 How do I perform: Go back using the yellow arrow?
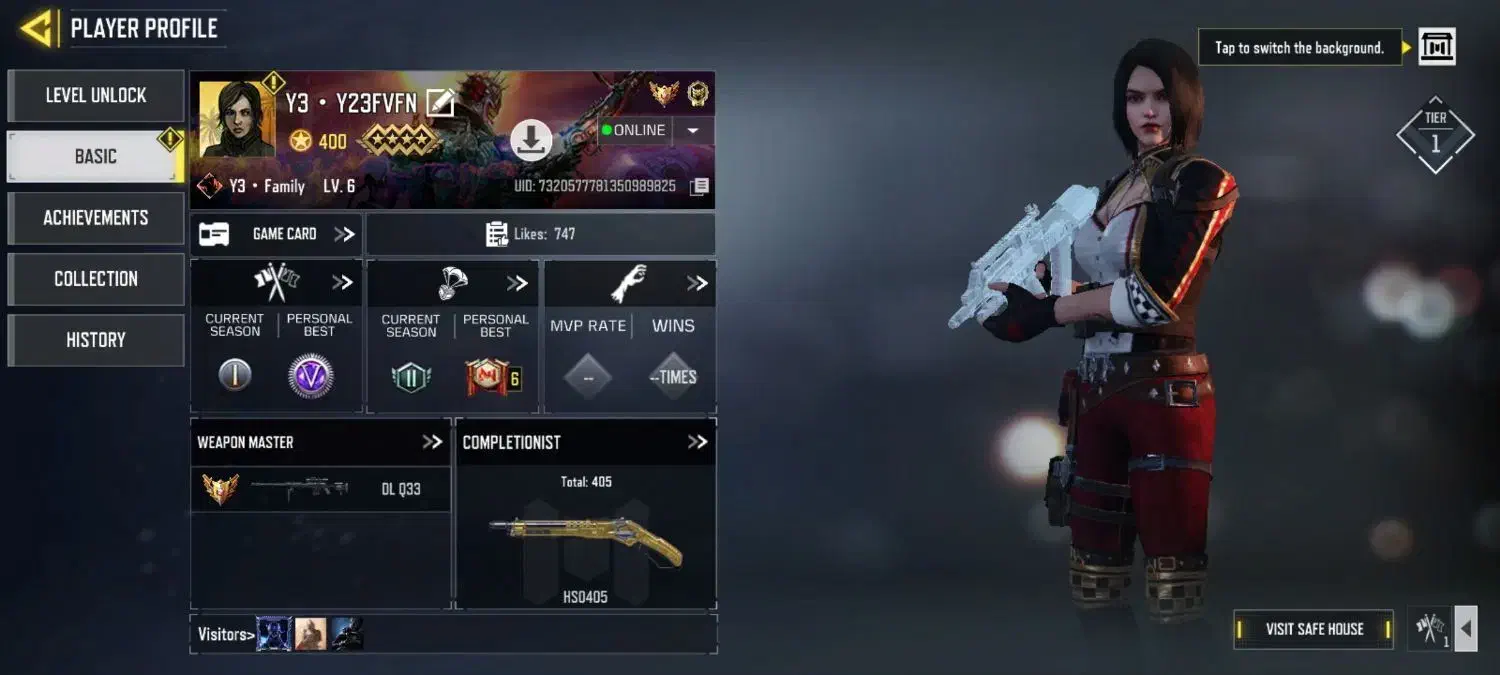pyautogui.click(x=36, y=28)
